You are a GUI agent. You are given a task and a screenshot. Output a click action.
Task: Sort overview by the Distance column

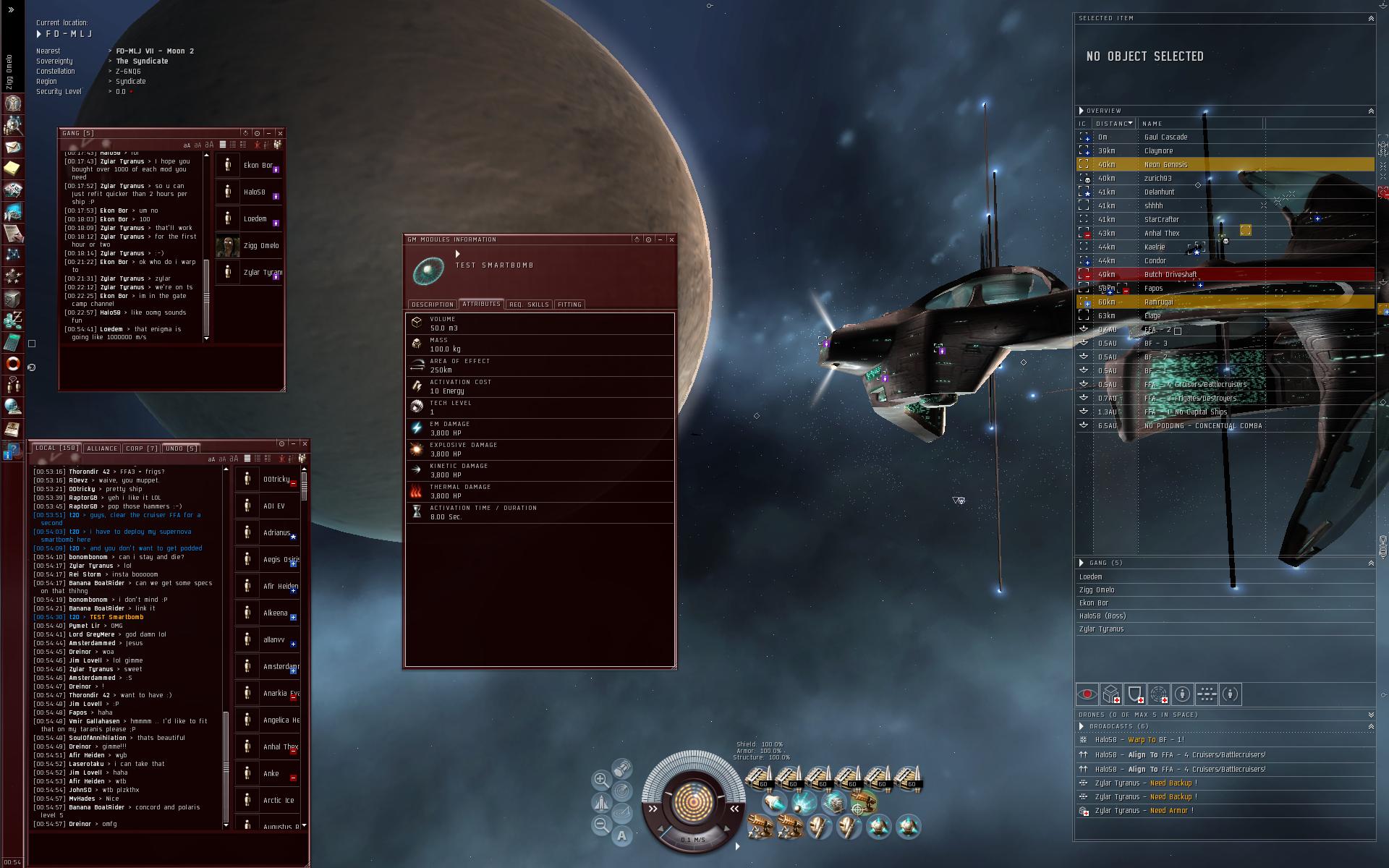1113,124
